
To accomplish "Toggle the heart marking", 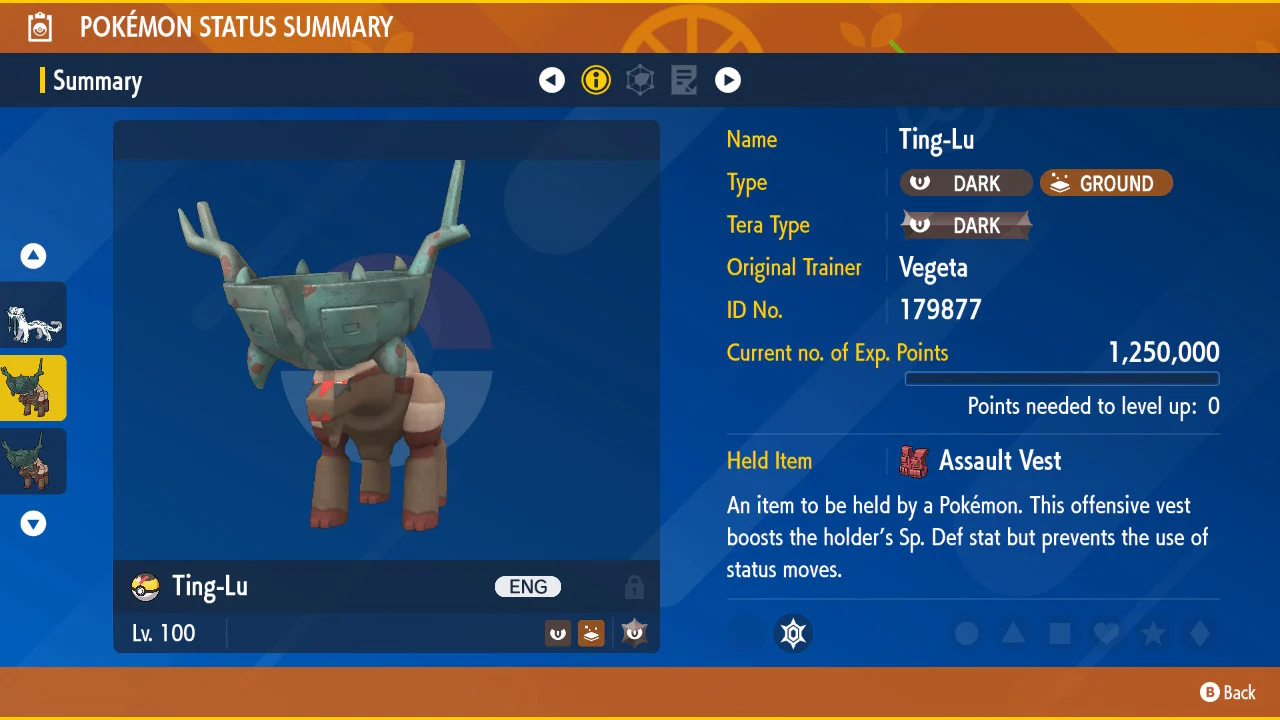I will point(1106,633).
